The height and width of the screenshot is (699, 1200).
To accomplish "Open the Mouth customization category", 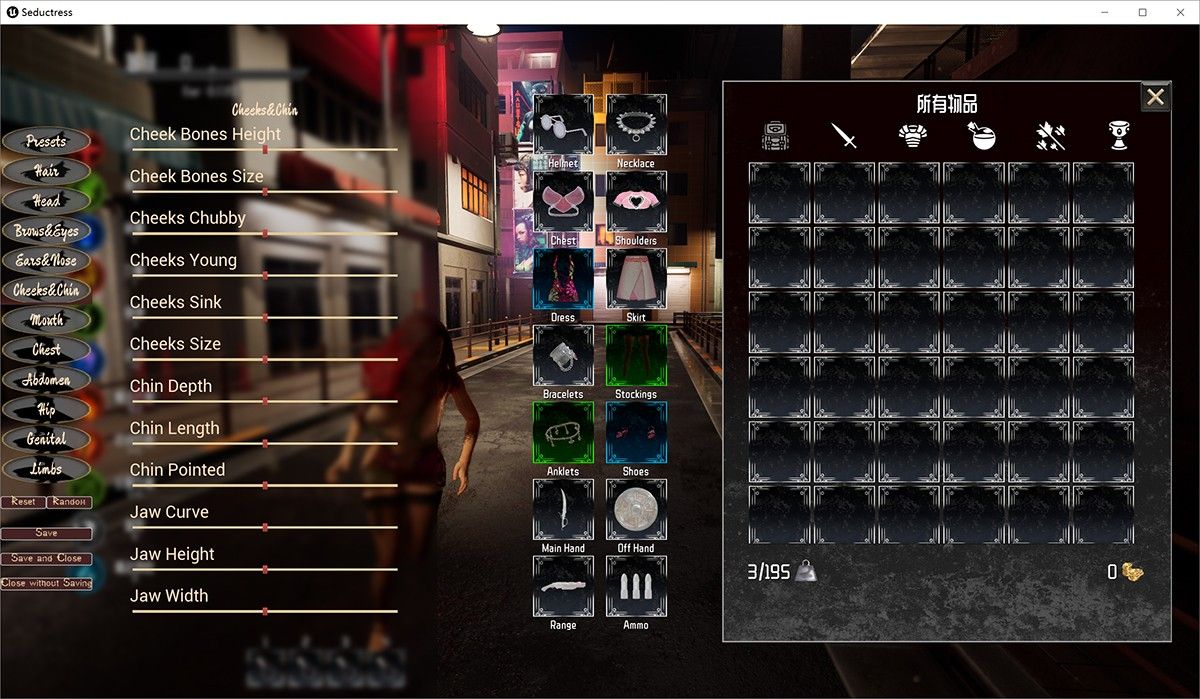I will pyautogui.click(x=46, y=320).
